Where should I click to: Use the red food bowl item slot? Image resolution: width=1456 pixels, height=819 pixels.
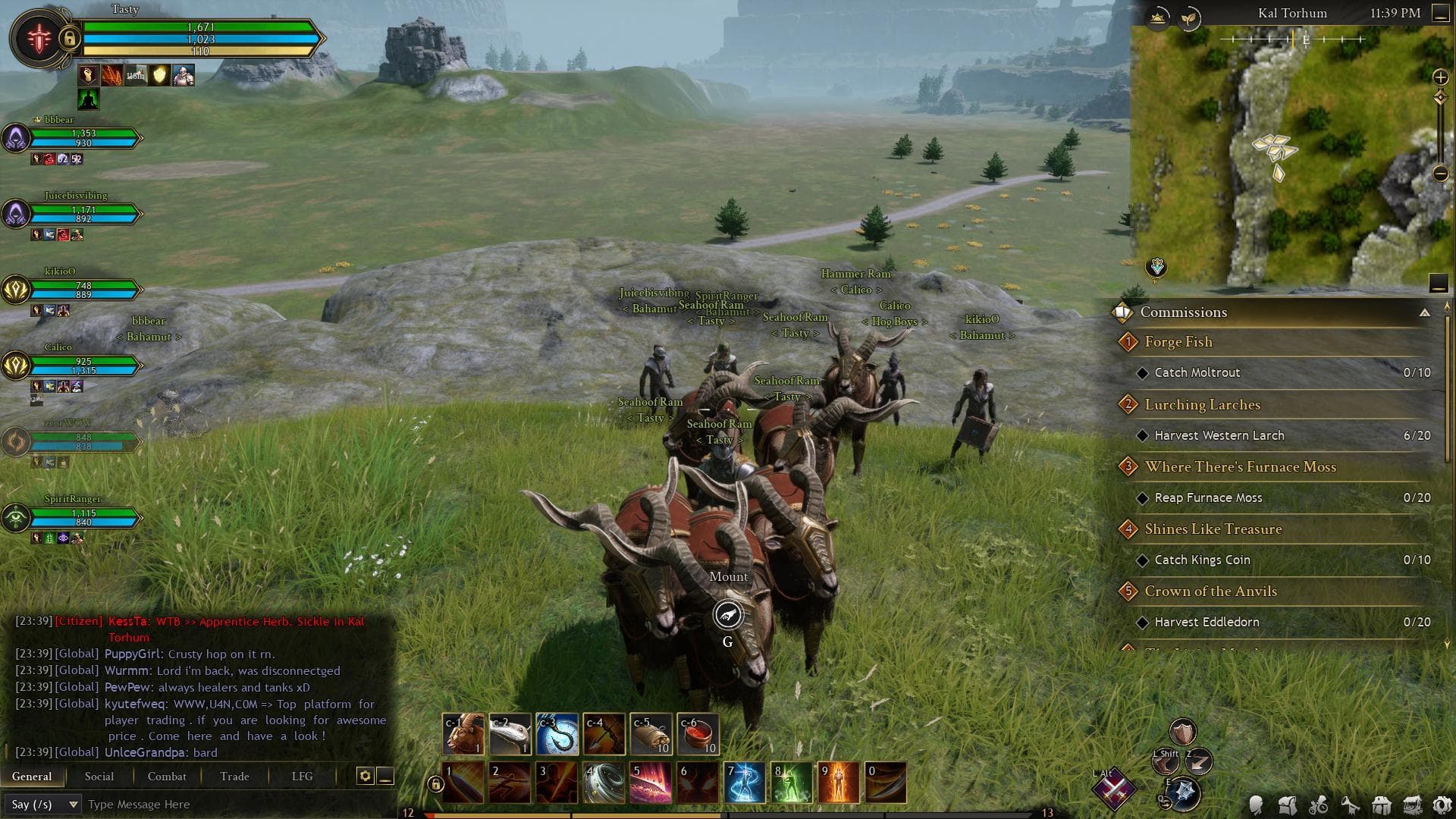(698, 734)
